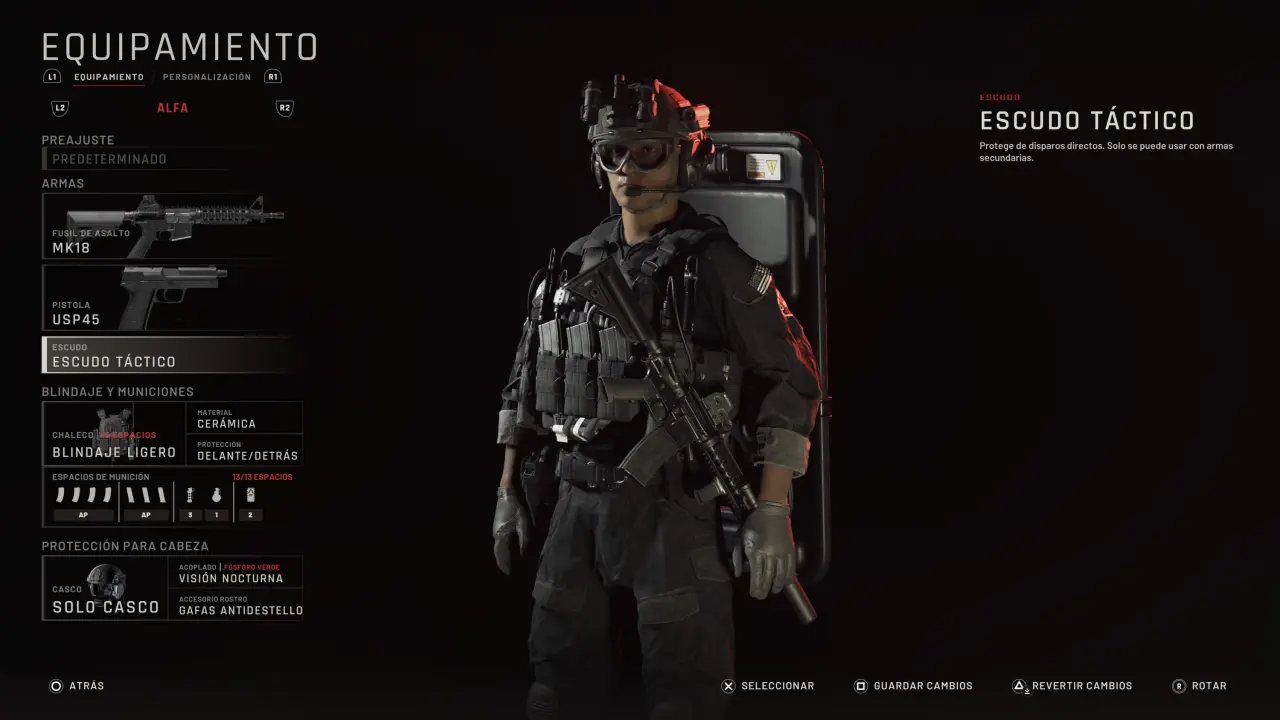Select the MK18 assault rifle slot

tap(167, 227)
